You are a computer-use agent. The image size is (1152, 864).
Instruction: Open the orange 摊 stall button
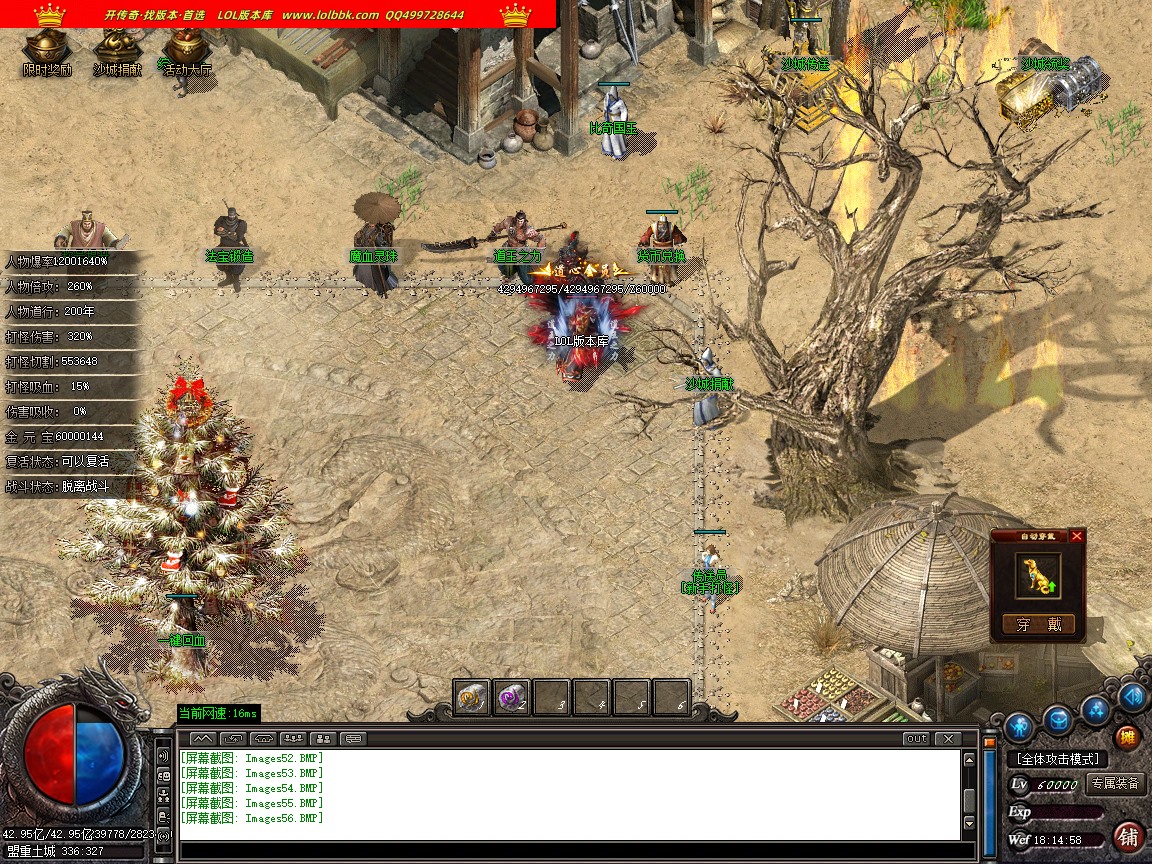1127,738
